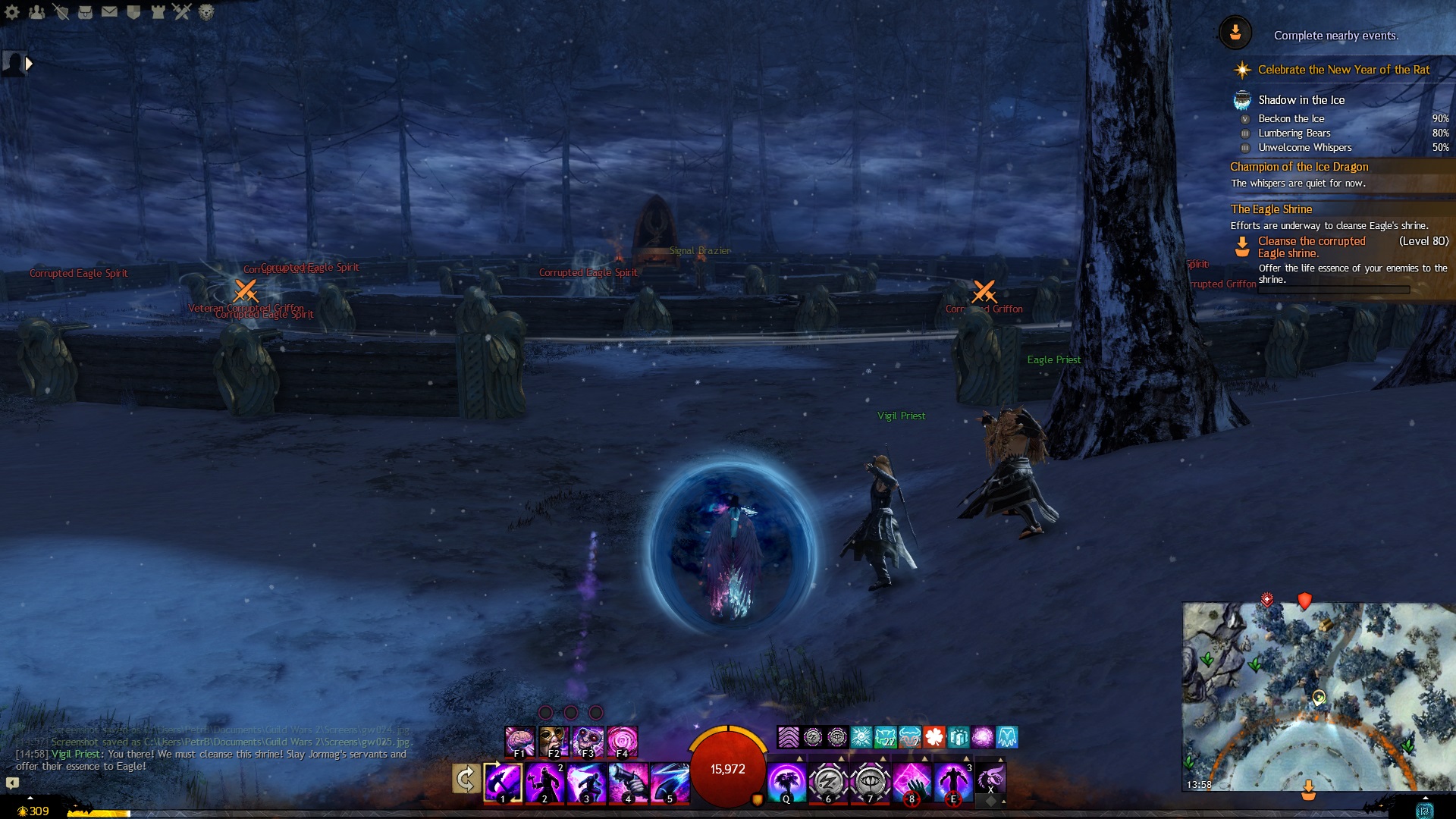Viewport: 1456px width, 819px height.
Task: Open the game menu gear icon
Action: click(x=12, y=12)
